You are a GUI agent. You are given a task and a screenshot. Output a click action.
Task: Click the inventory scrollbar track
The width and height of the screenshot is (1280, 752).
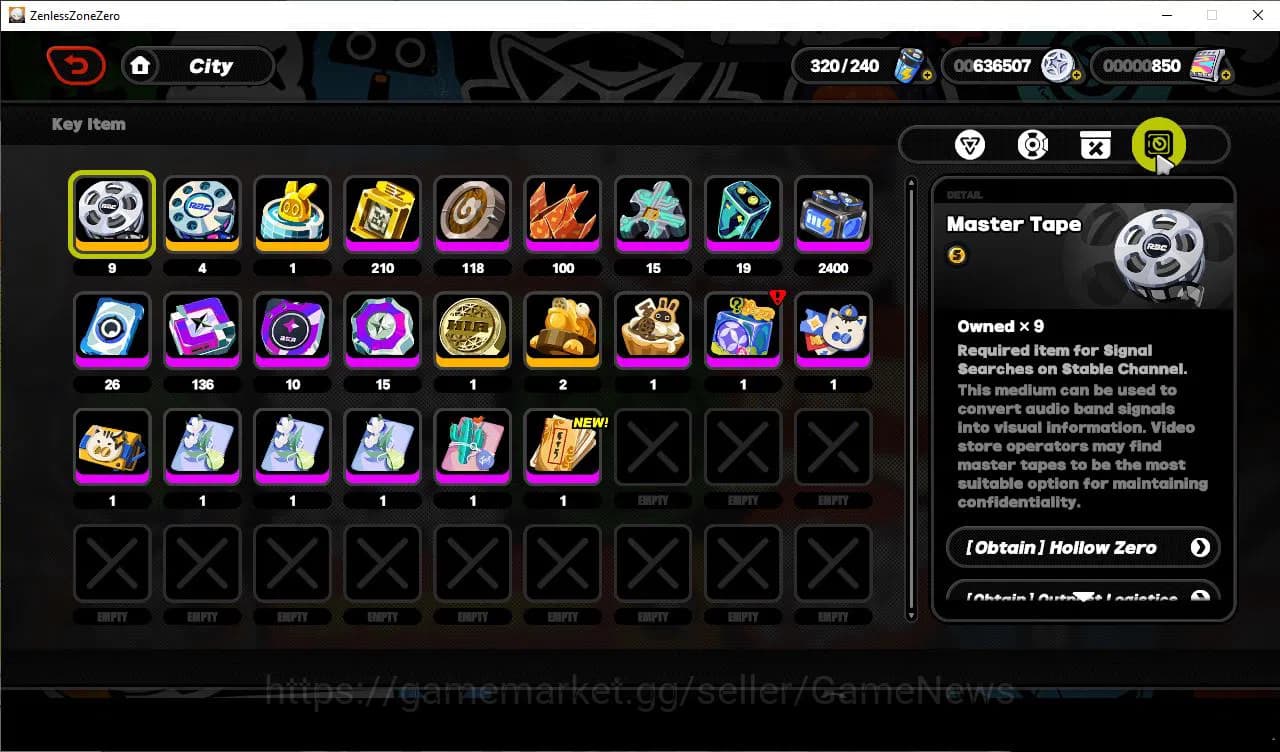click(911, 400)
